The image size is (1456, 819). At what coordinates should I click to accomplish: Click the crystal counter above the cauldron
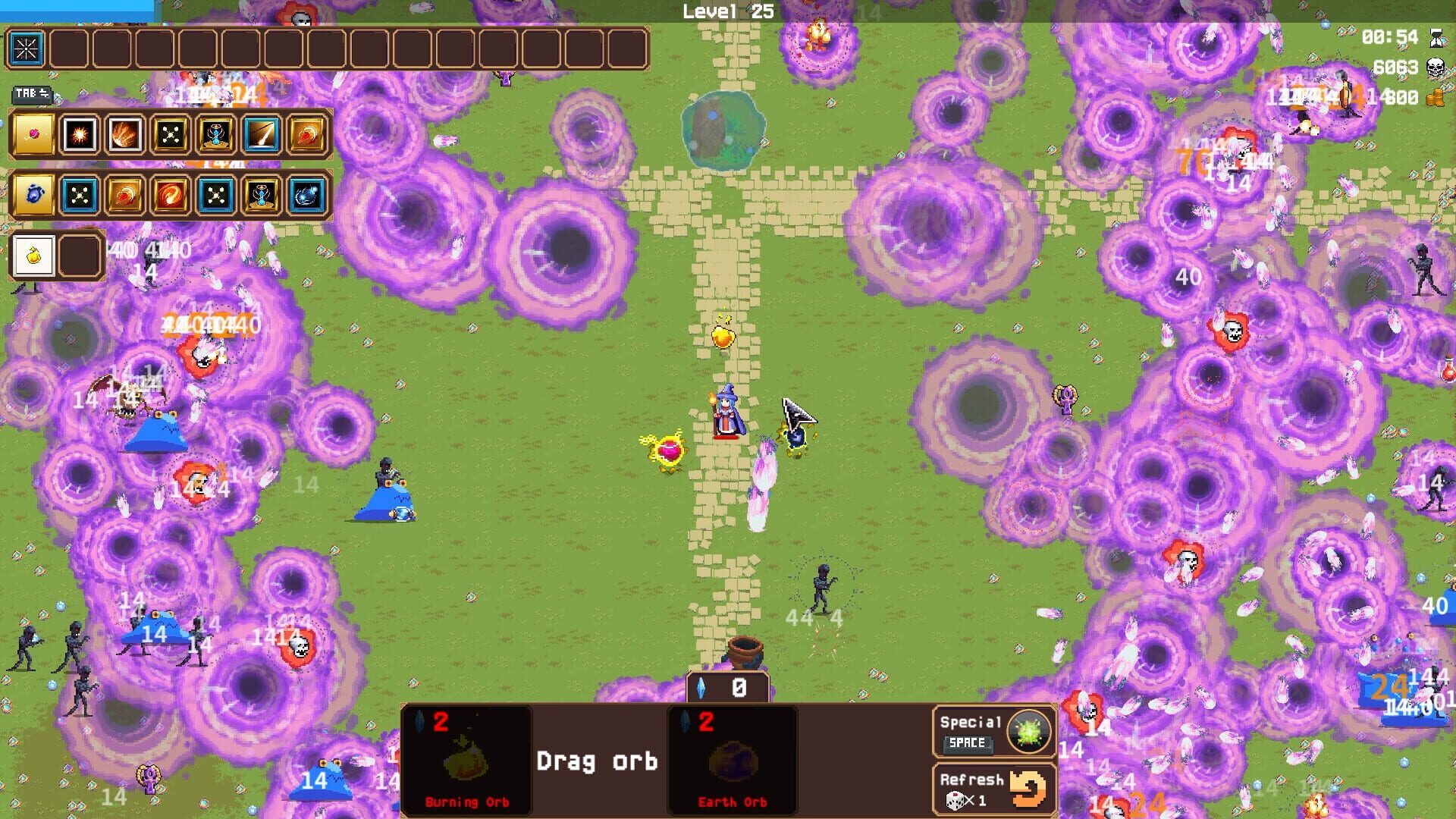click(x=728, y=689)
